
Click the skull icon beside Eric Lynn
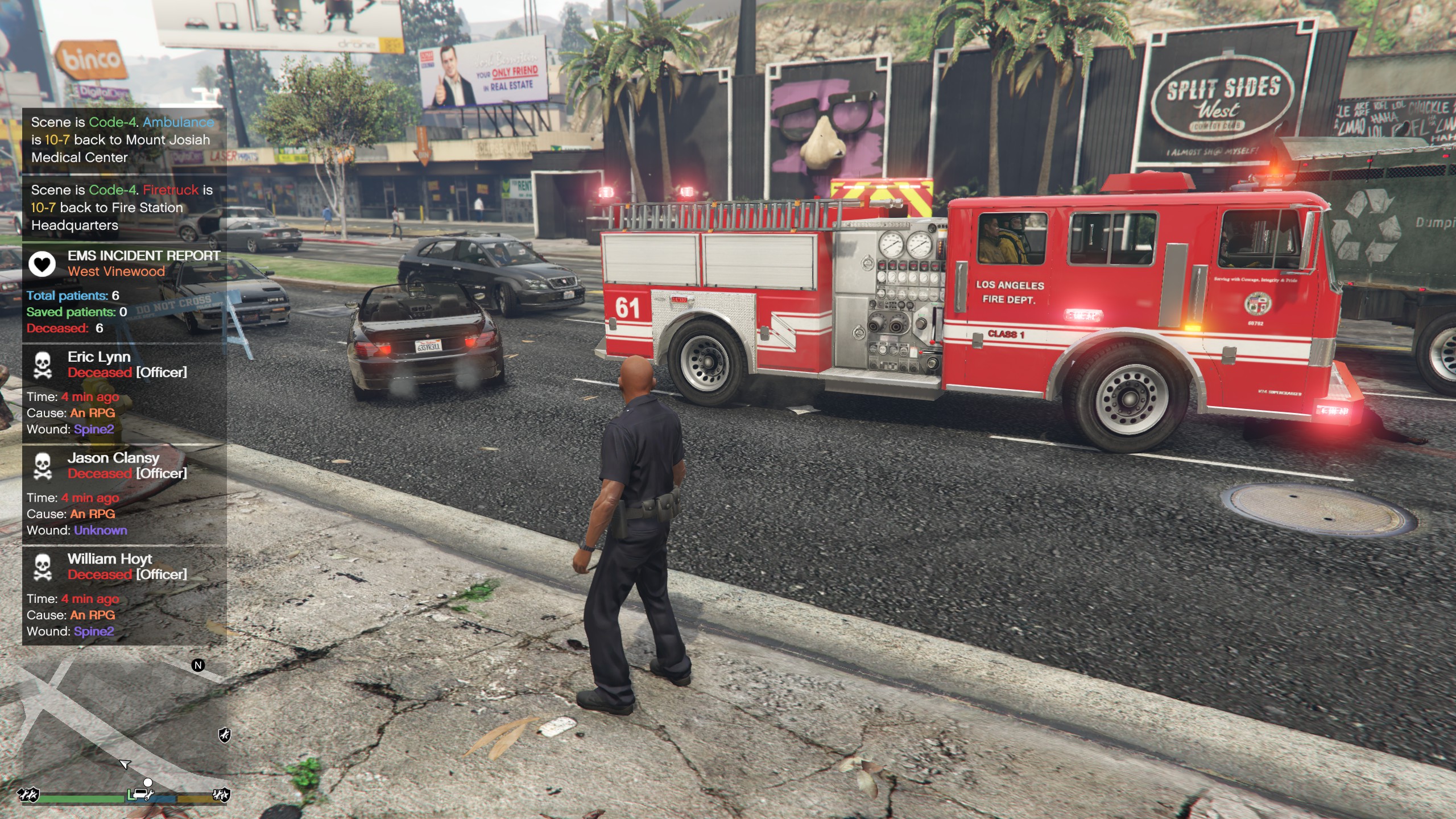click(x=43, y=365)
